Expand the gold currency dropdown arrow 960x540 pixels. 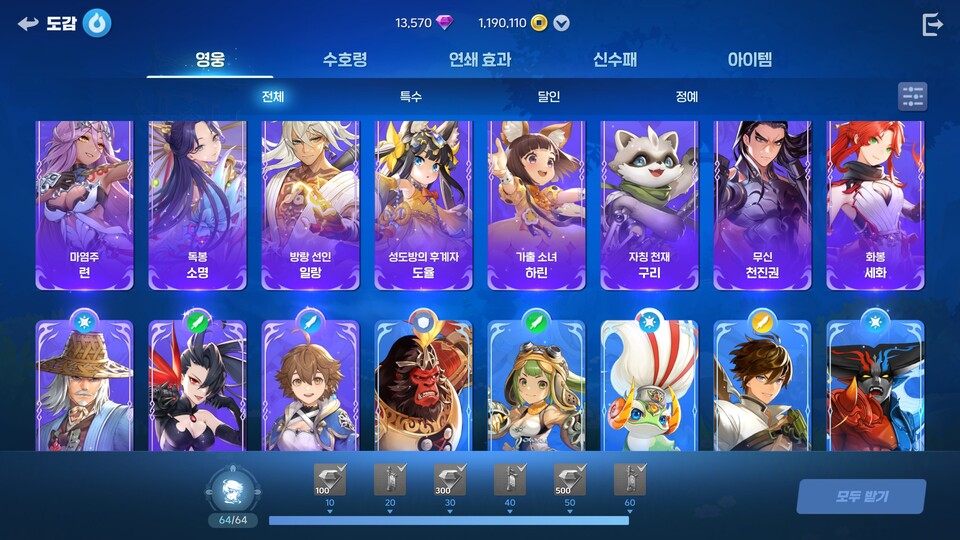(x=562, y=23)
